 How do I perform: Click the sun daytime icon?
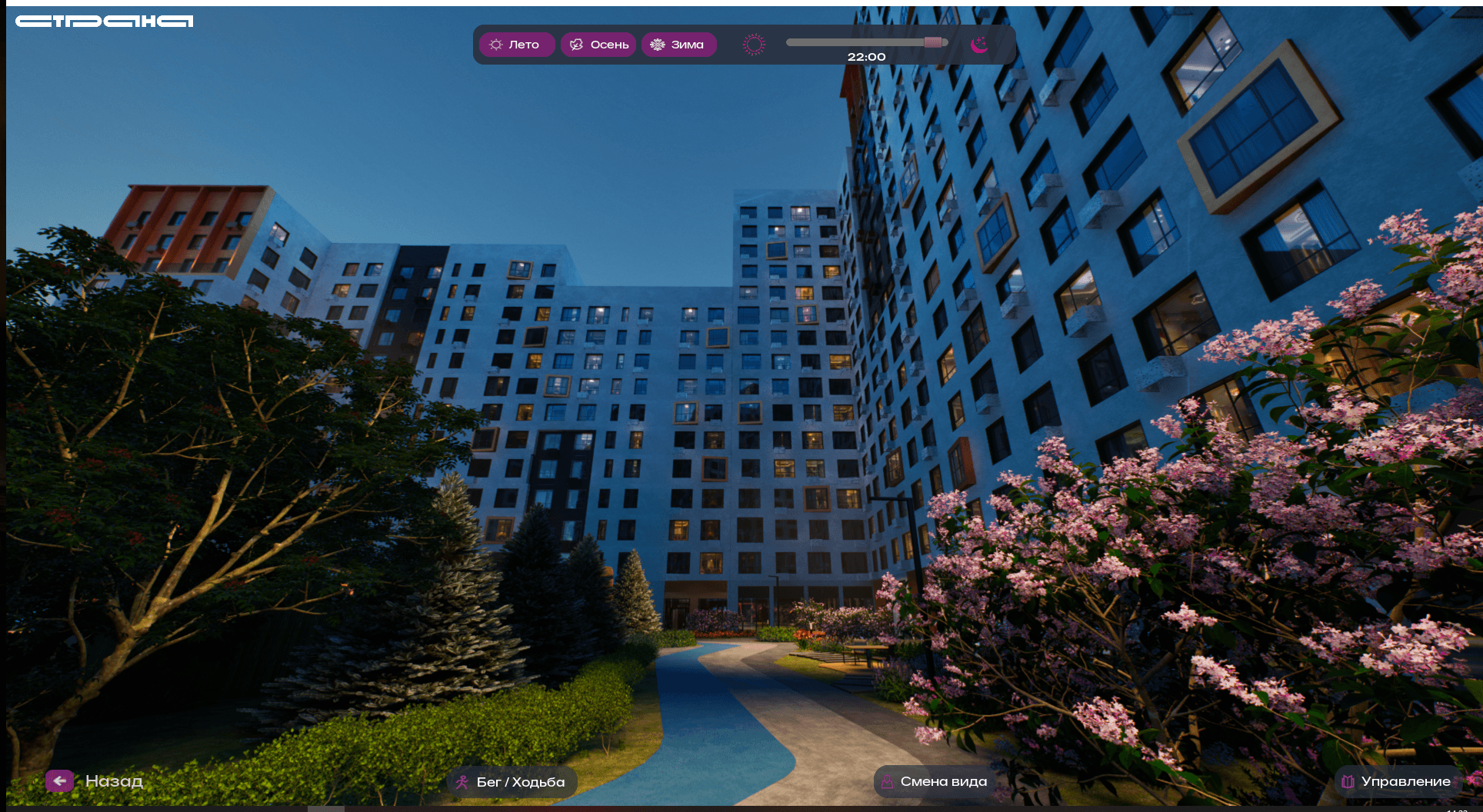(x=754, y=45)
